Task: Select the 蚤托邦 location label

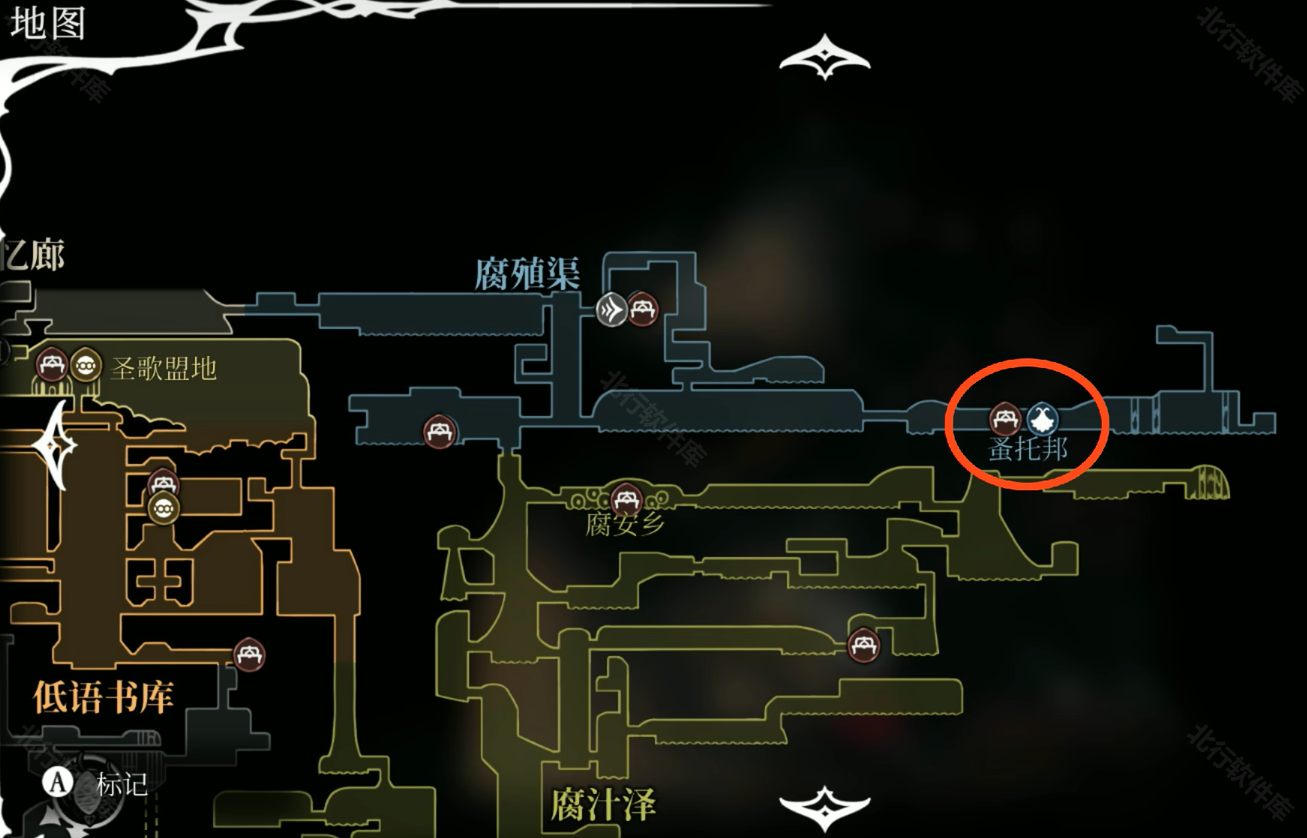Action: coord(1028,449)
